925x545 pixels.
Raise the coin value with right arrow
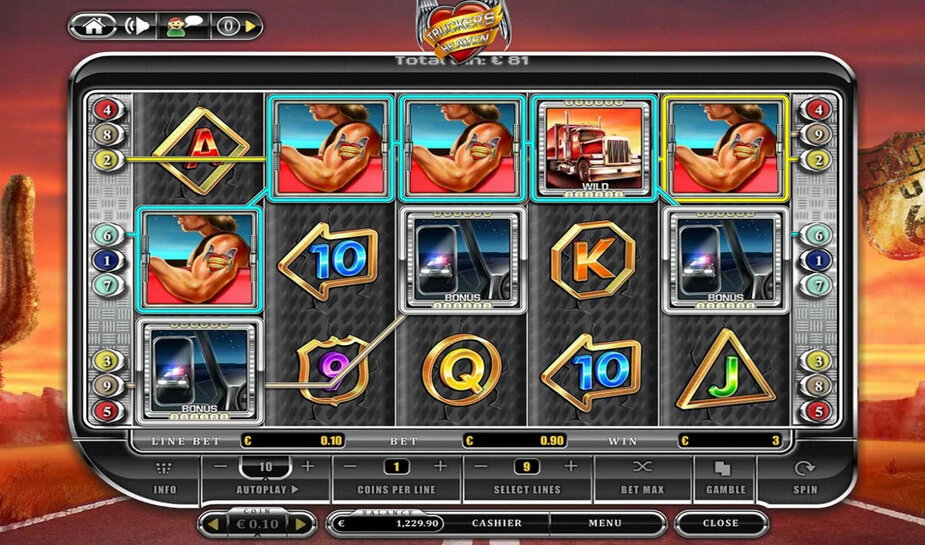(298, 523)
